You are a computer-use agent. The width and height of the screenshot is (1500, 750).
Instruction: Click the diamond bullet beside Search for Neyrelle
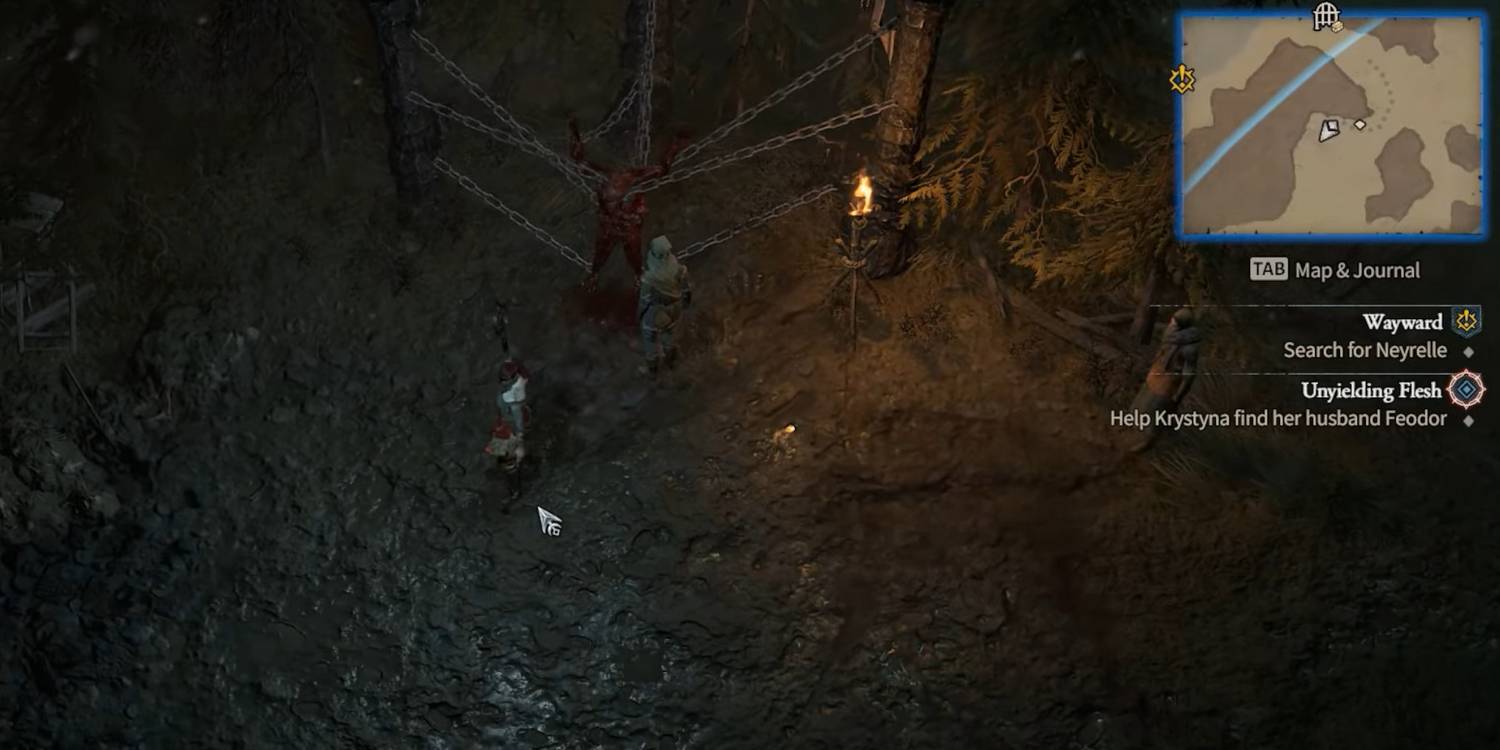tap(1469, 350)
